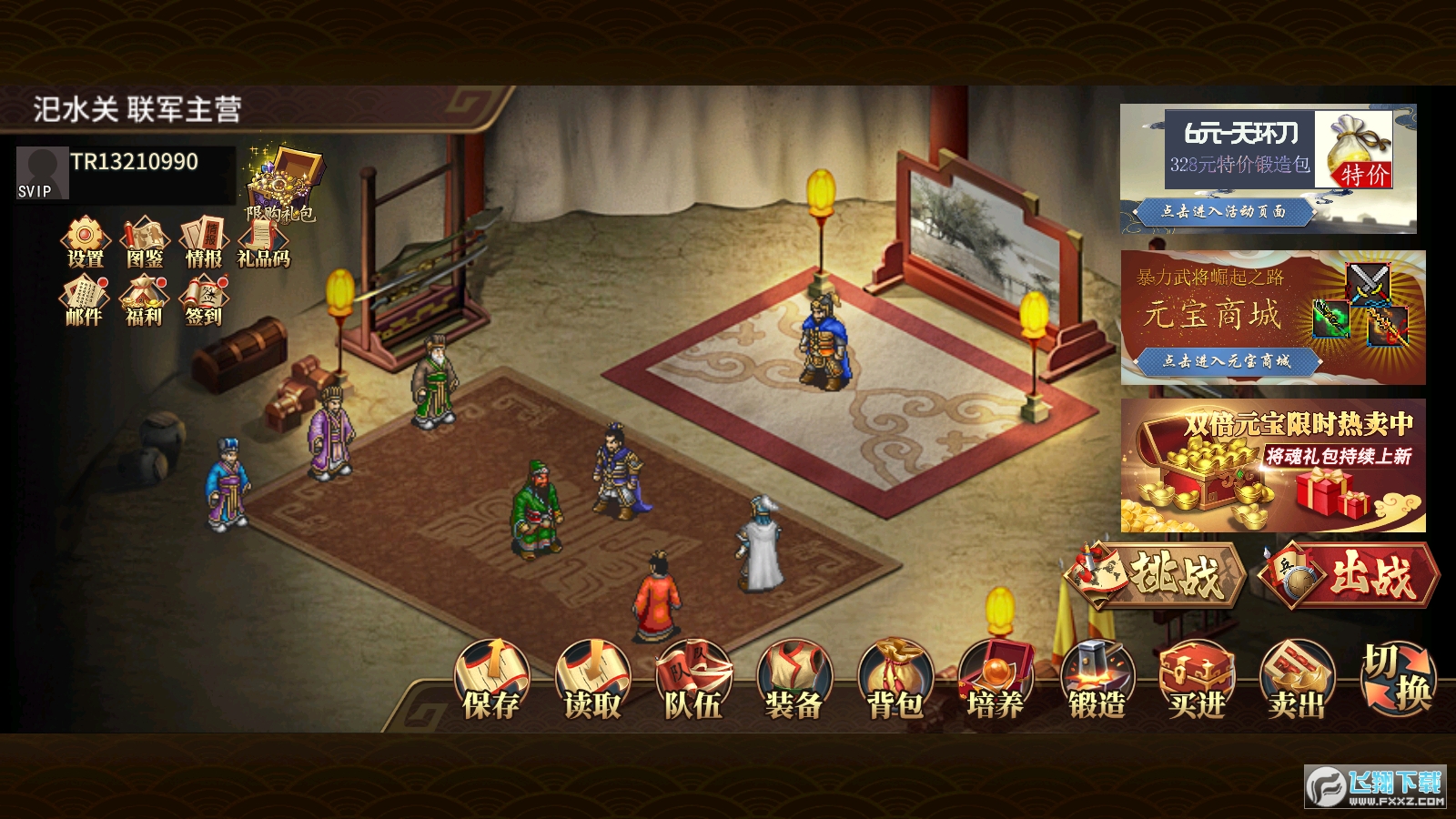Open the 培养 training menu
This screenshot has height=819, width=1456.
996,682
